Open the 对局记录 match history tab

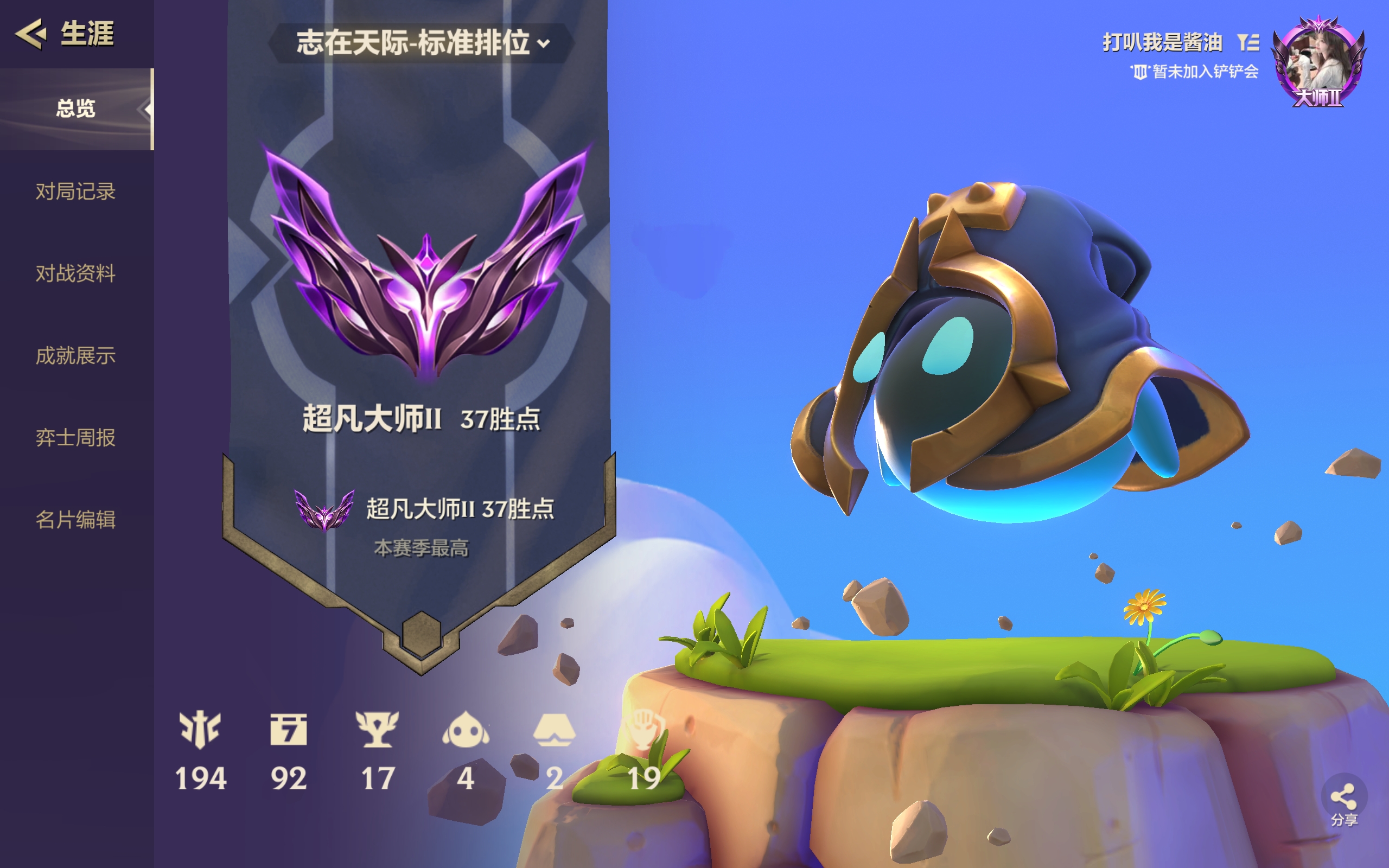[x=76, y=191]
